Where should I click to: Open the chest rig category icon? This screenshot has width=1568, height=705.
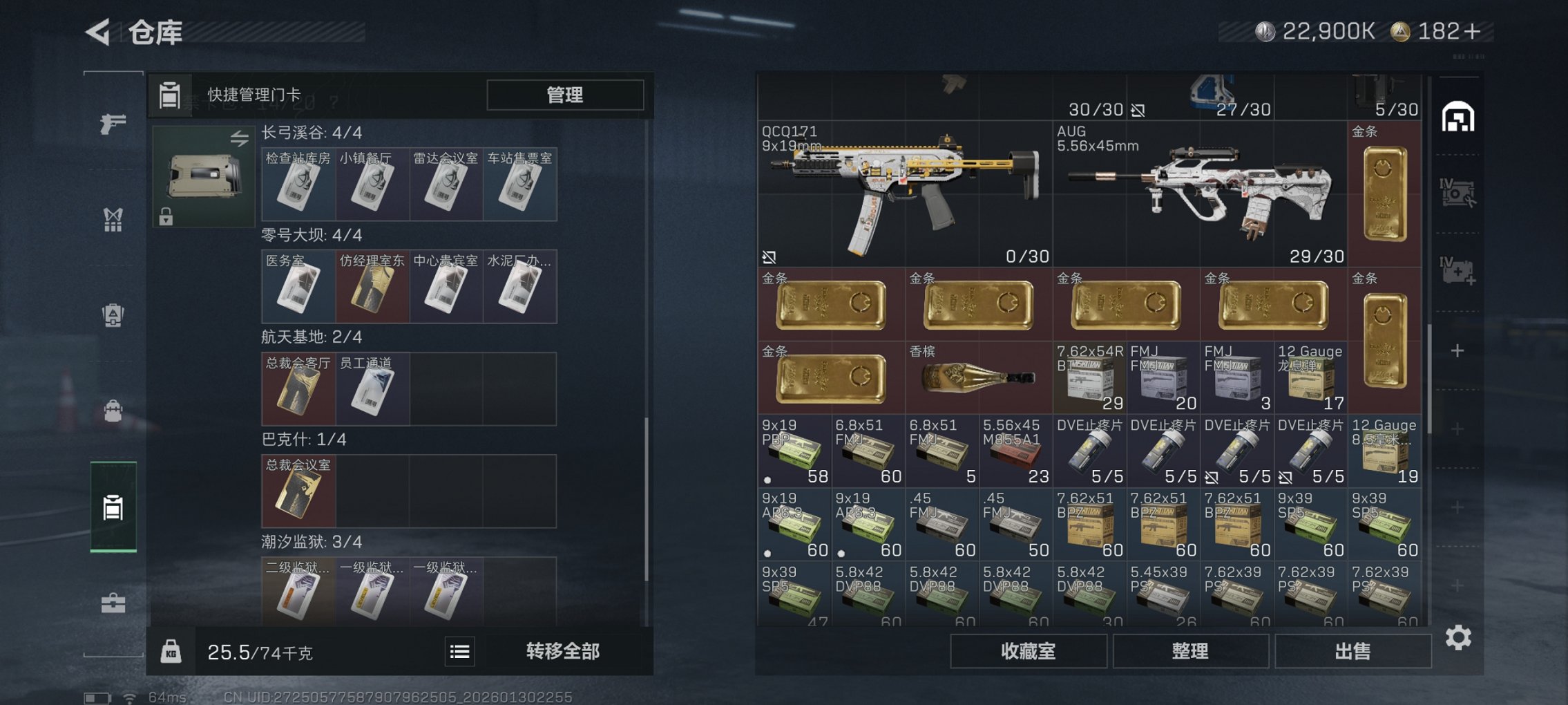(113, 220)
